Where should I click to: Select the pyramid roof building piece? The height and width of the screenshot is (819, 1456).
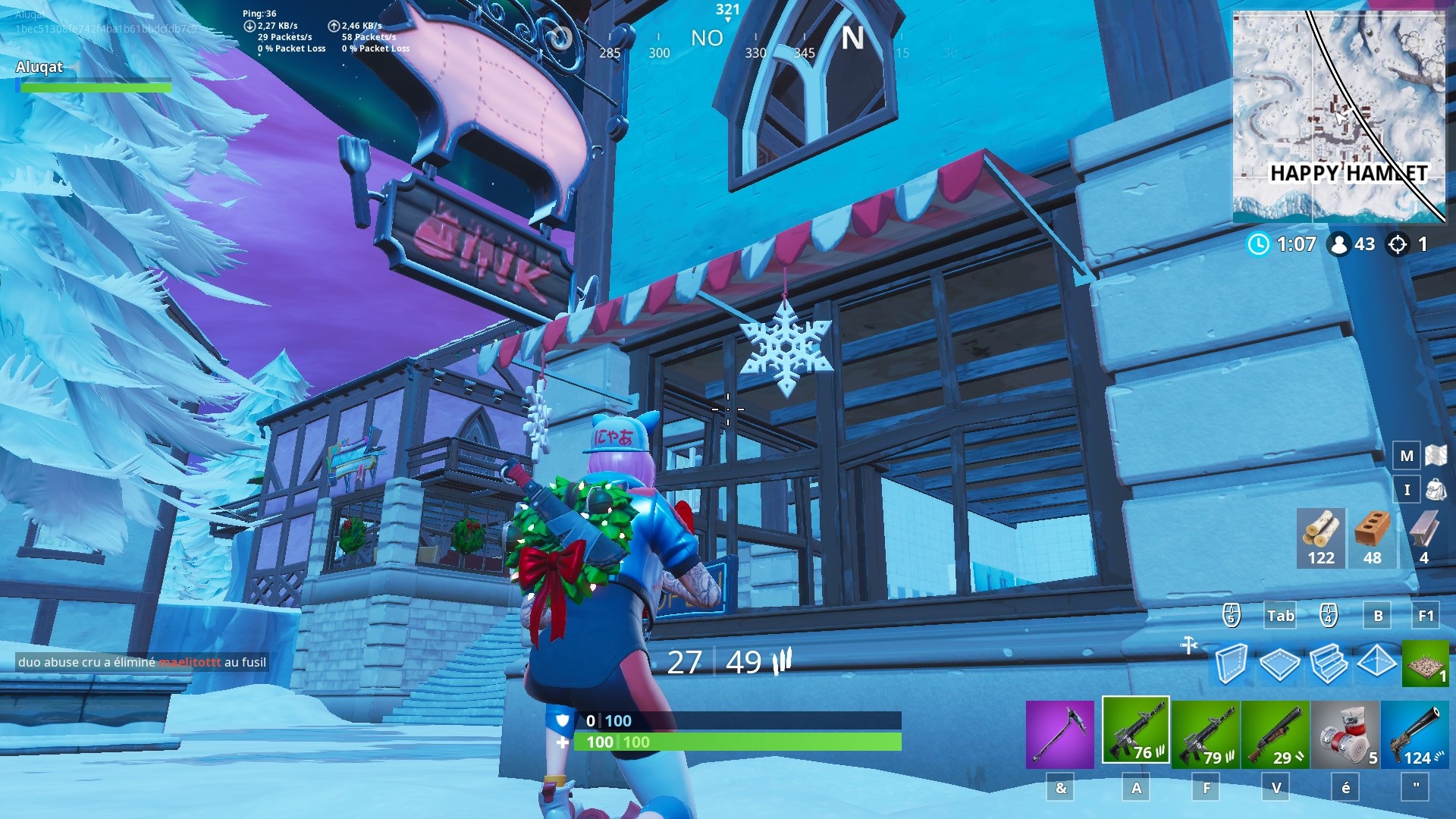coord(1376,662)
